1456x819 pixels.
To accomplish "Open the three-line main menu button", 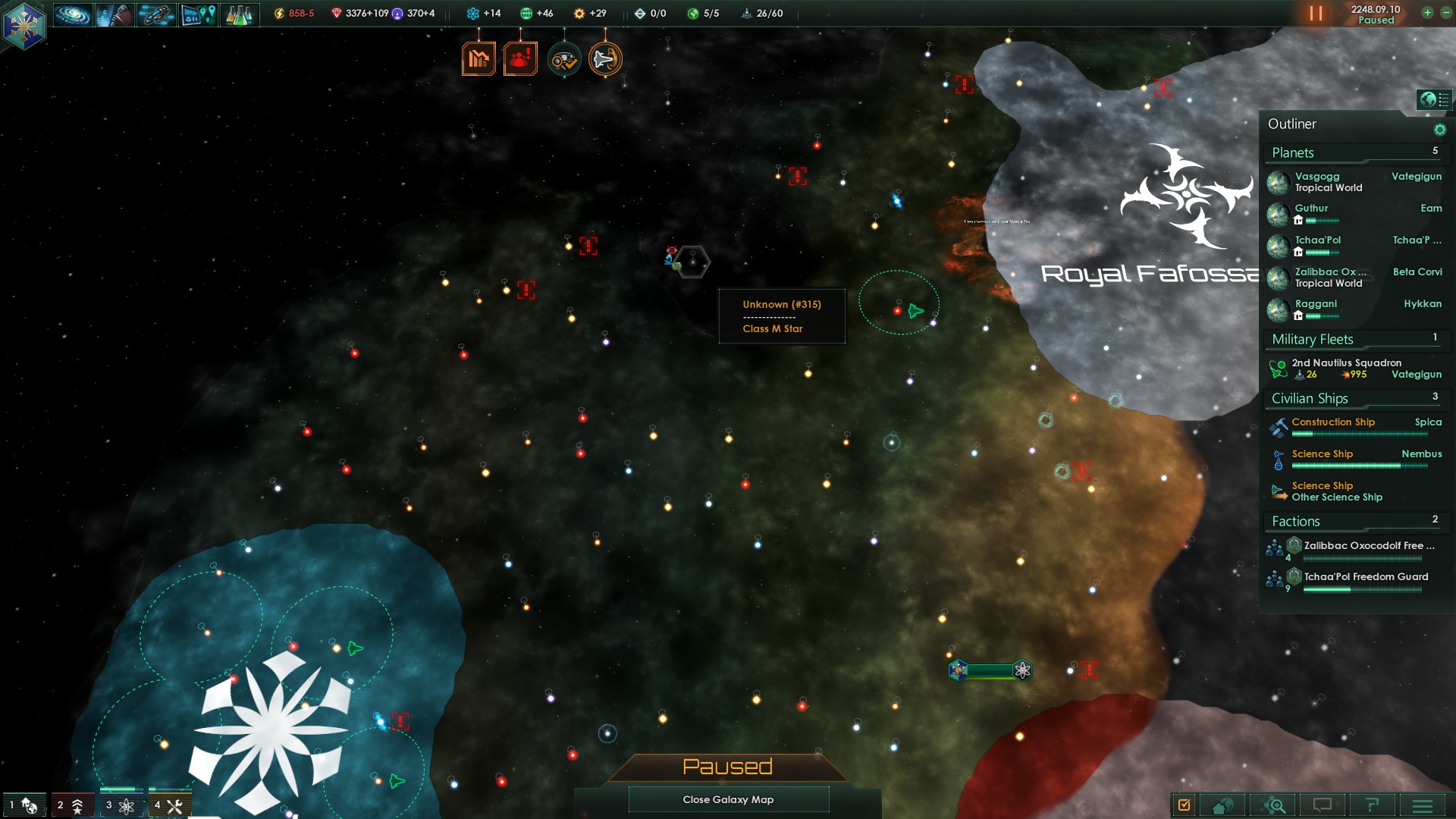I will [1423, 805].
